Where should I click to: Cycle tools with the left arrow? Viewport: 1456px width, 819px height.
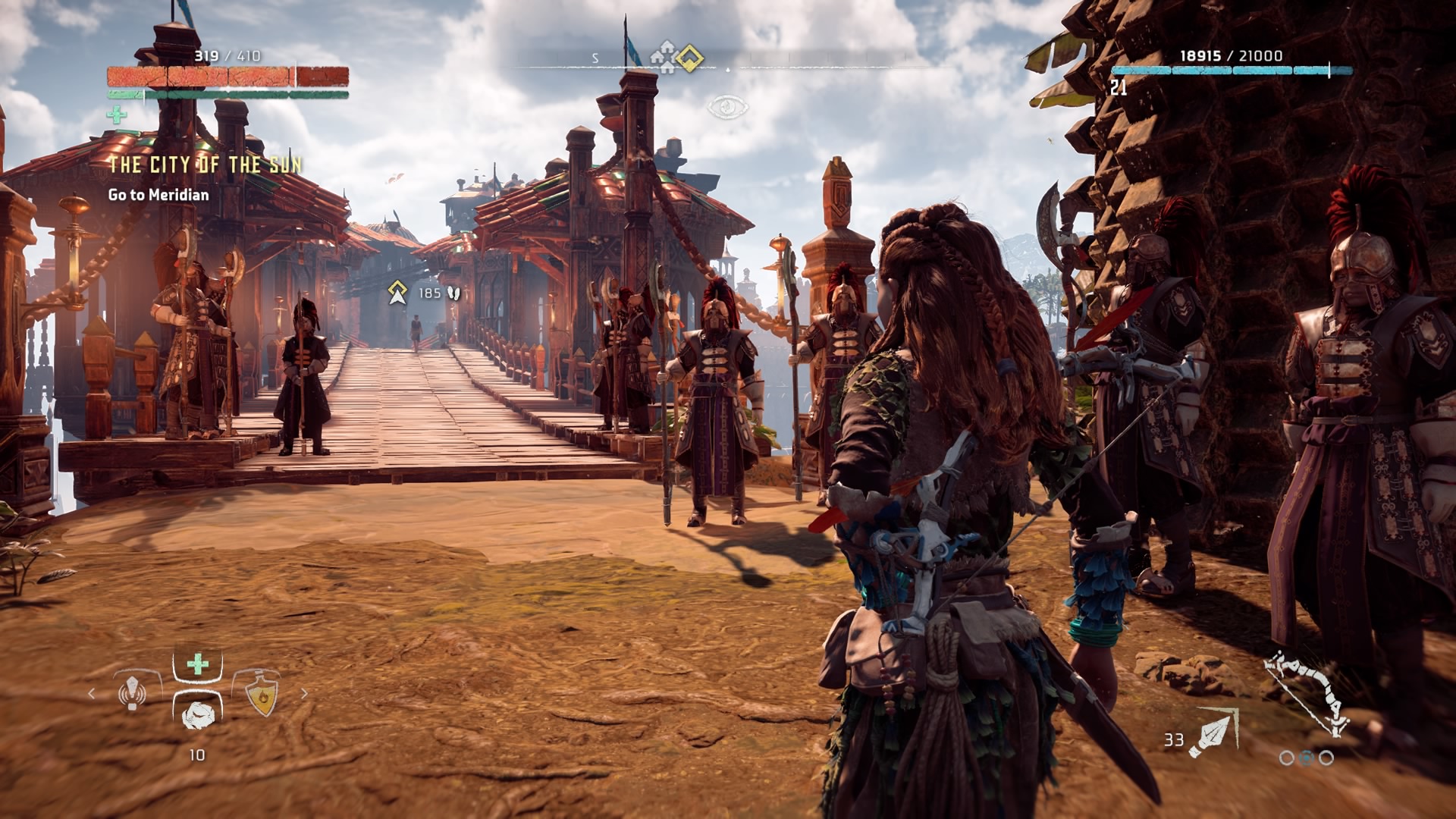(x=92, y=693)
